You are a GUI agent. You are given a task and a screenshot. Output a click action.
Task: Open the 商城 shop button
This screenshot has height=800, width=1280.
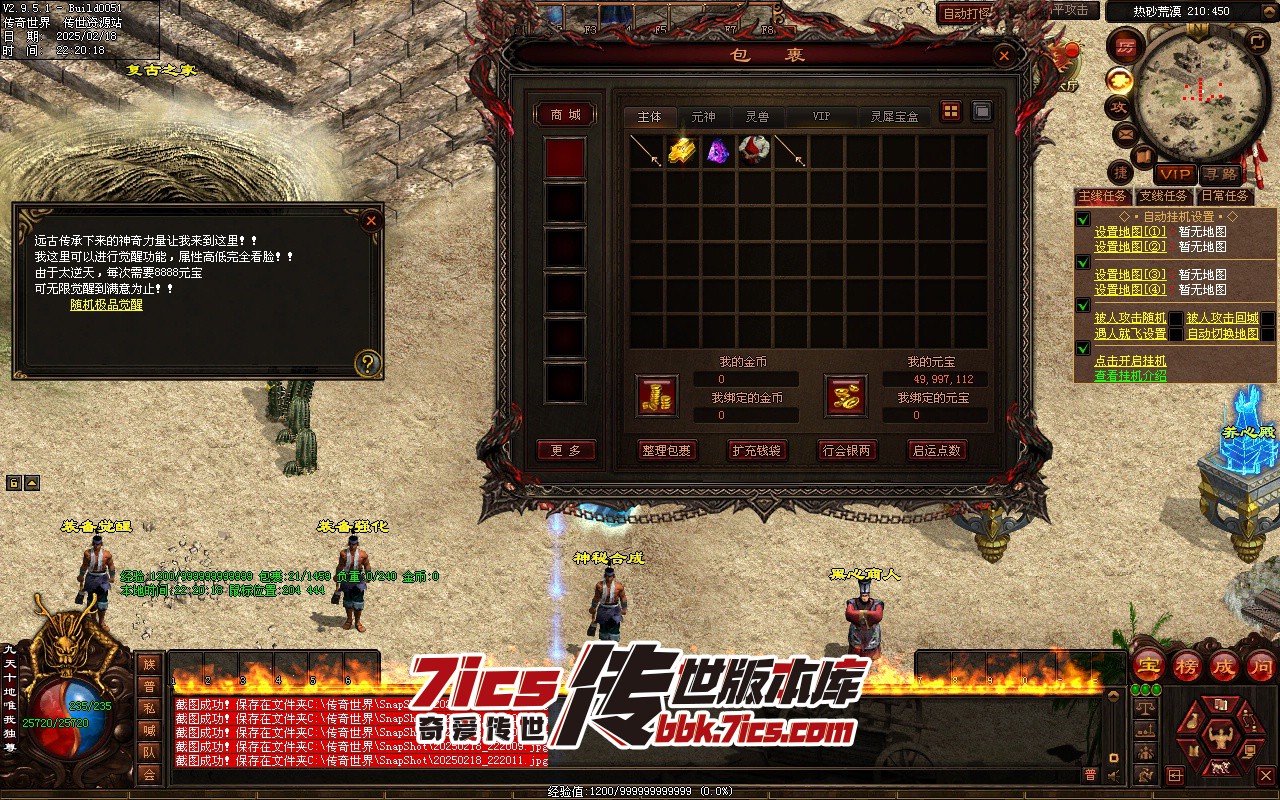[565, 115]
